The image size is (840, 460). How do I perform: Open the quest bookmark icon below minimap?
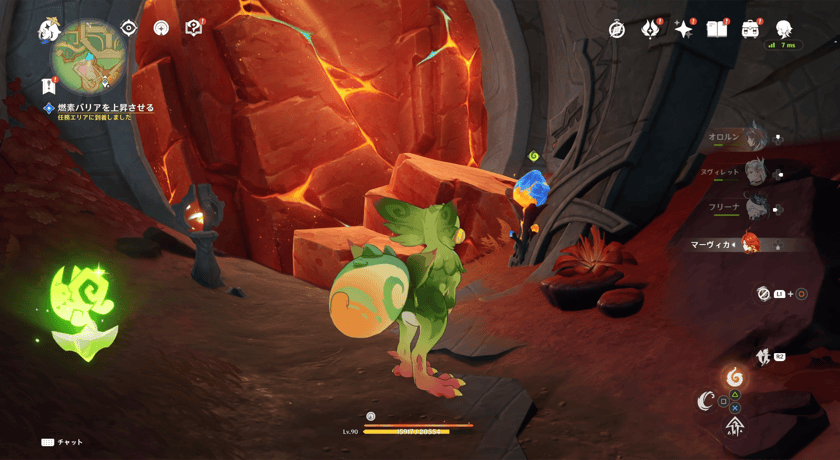pyautogui.click(x=48, y=86)
